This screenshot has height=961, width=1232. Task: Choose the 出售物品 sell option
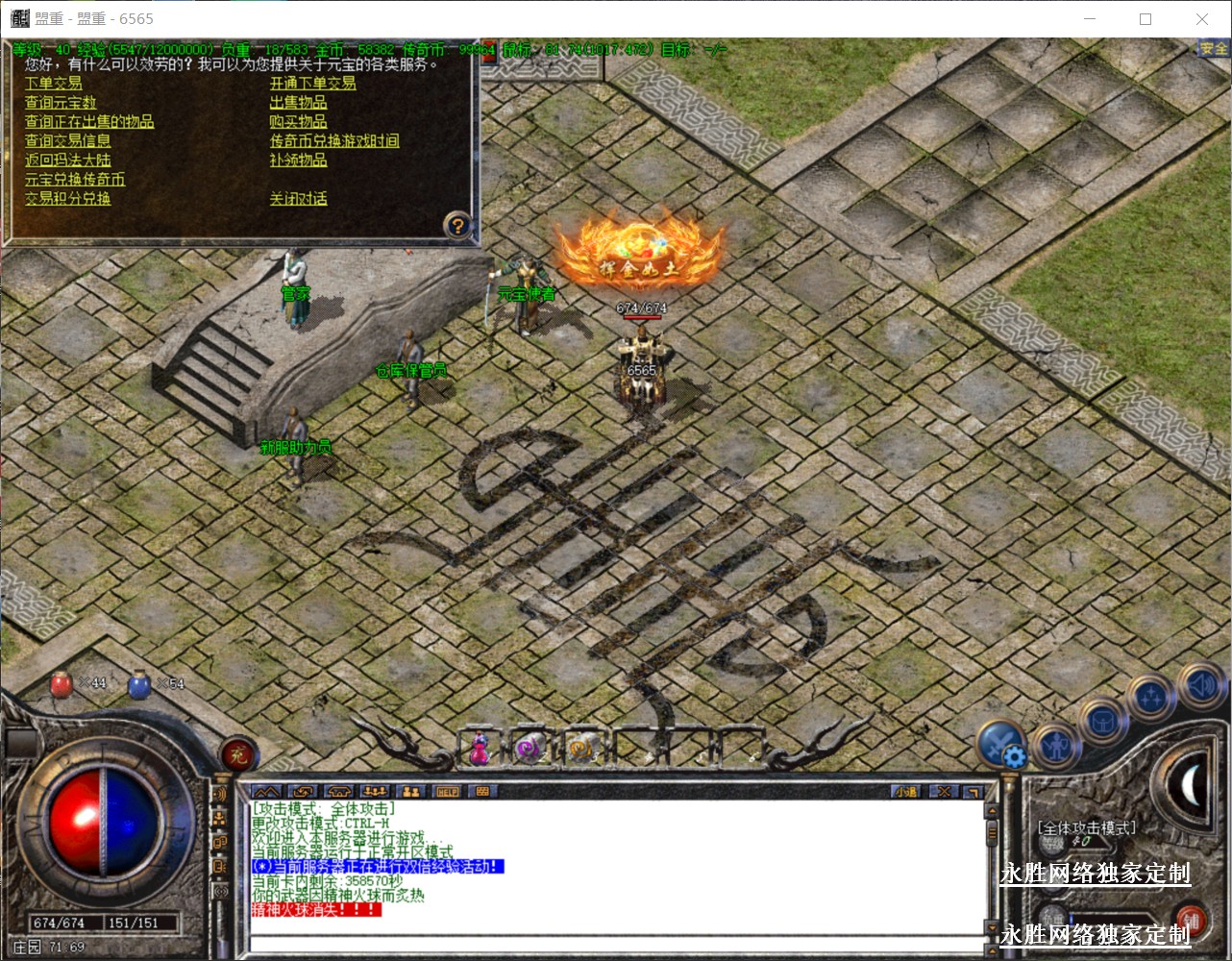click(298, 103)
